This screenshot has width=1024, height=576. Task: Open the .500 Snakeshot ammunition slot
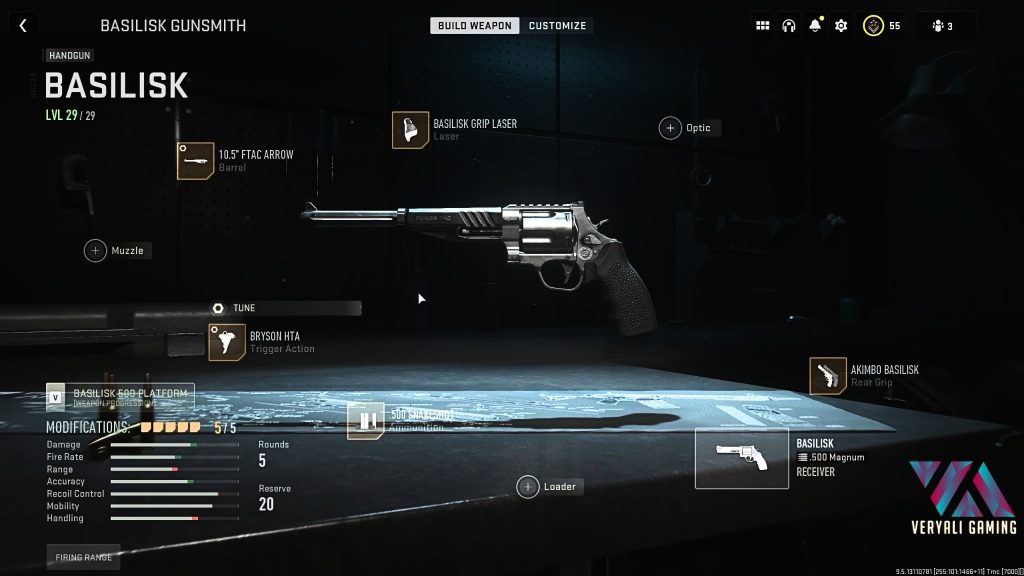[x=366, y=421]
